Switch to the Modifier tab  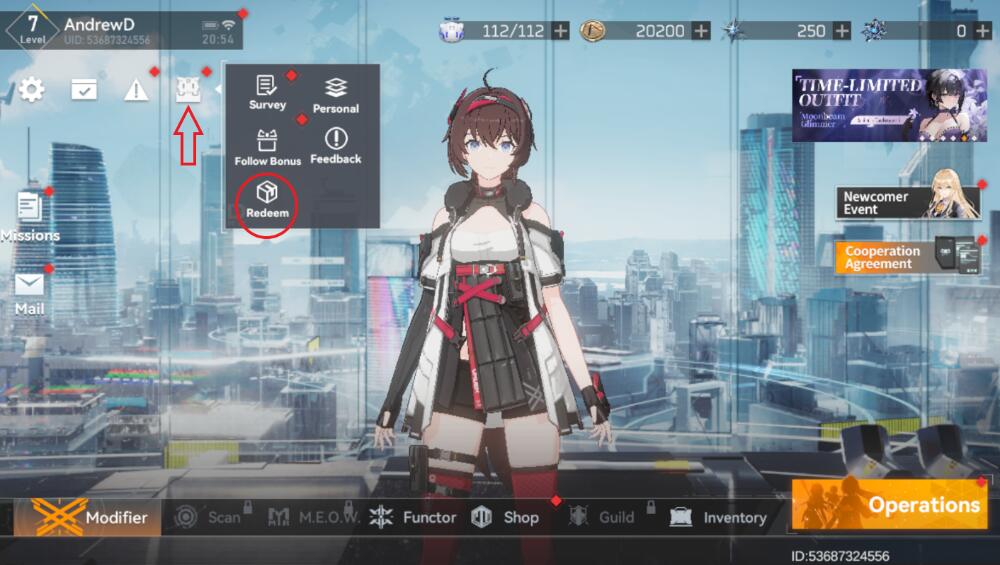(90, 517)
